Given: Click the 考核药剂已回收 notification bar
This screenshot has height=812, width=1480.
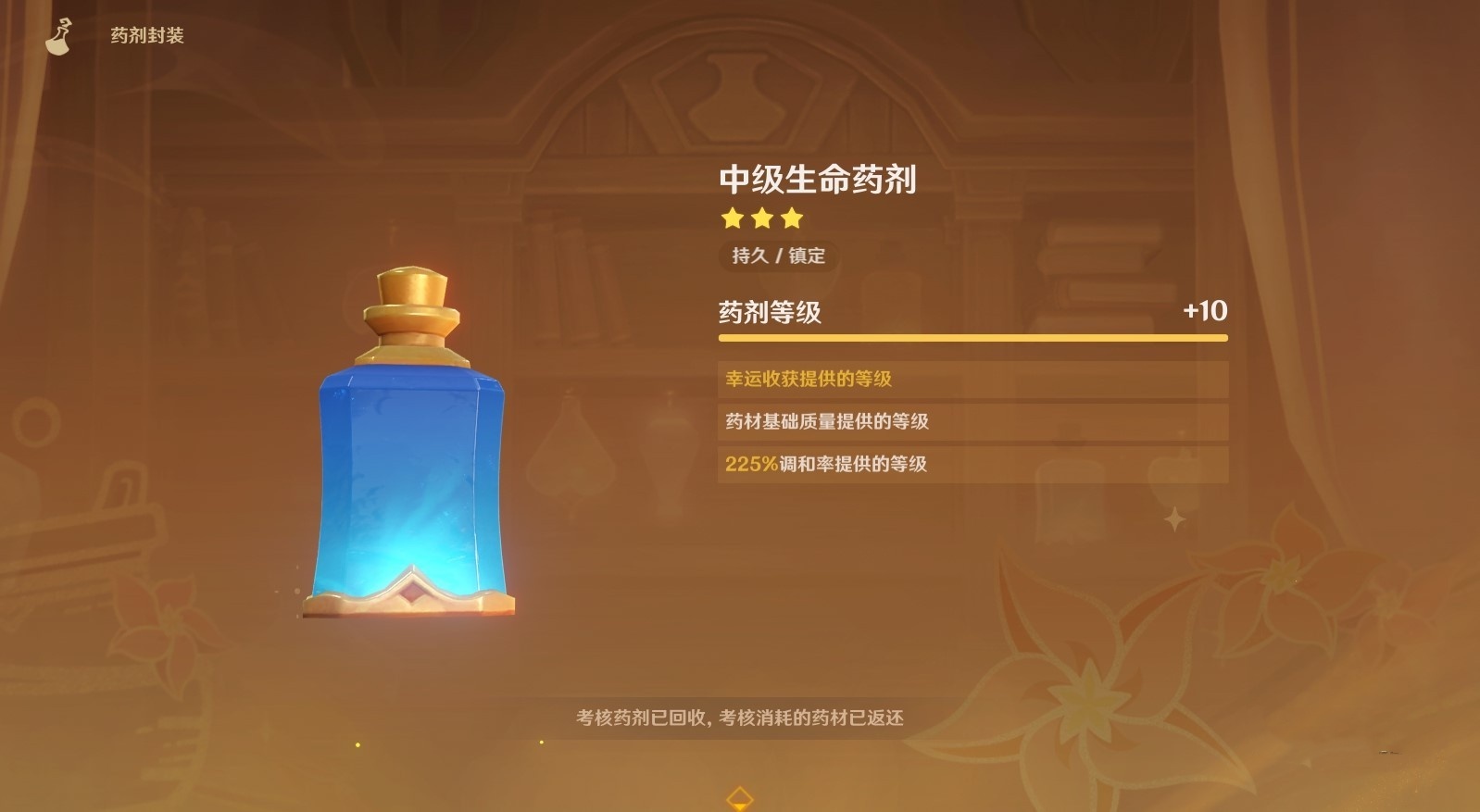Looking at the screenshot, I should click(740, 717).
